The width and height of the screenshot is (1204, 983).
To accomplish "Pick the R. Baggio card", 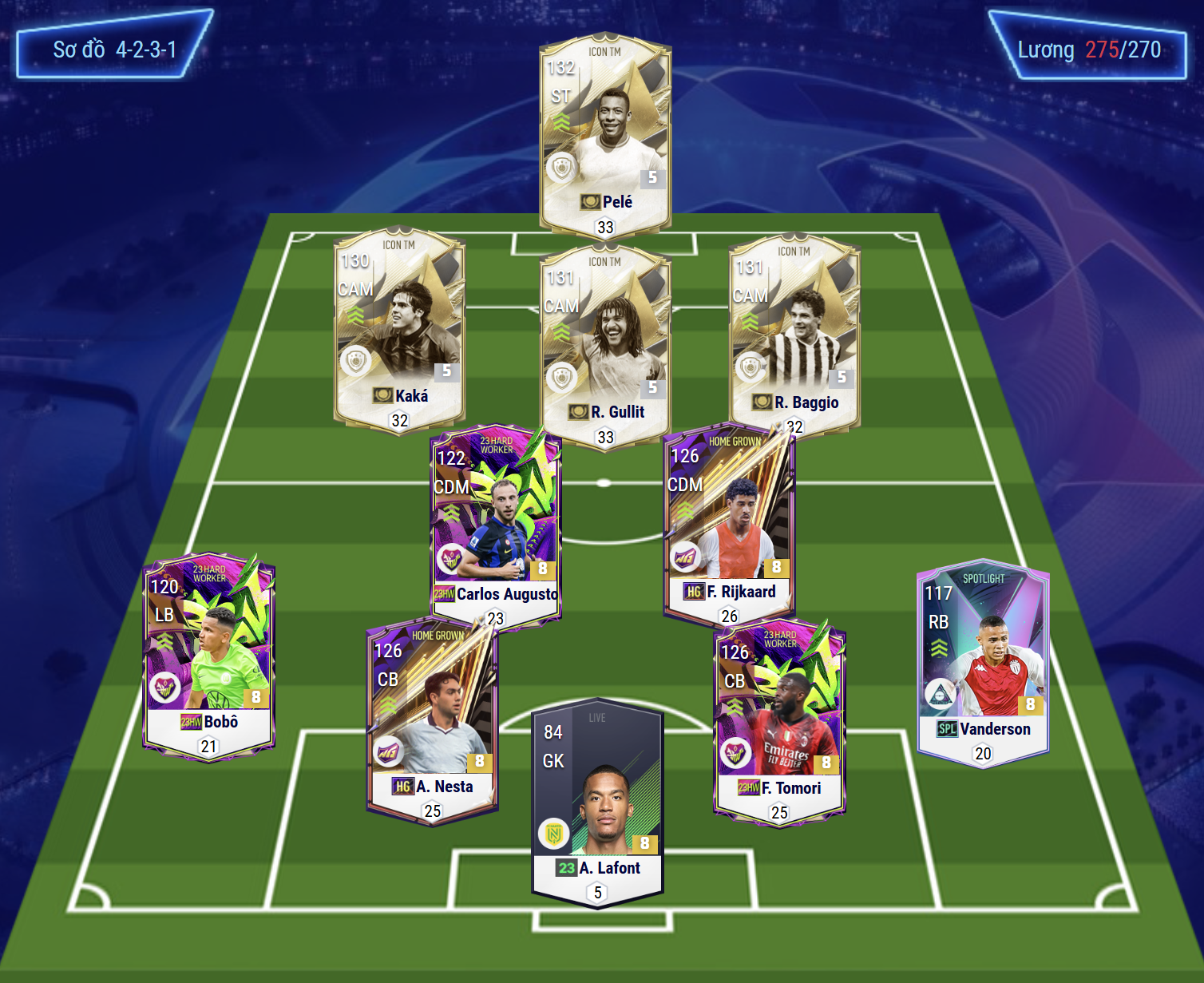I will (795, 331).
